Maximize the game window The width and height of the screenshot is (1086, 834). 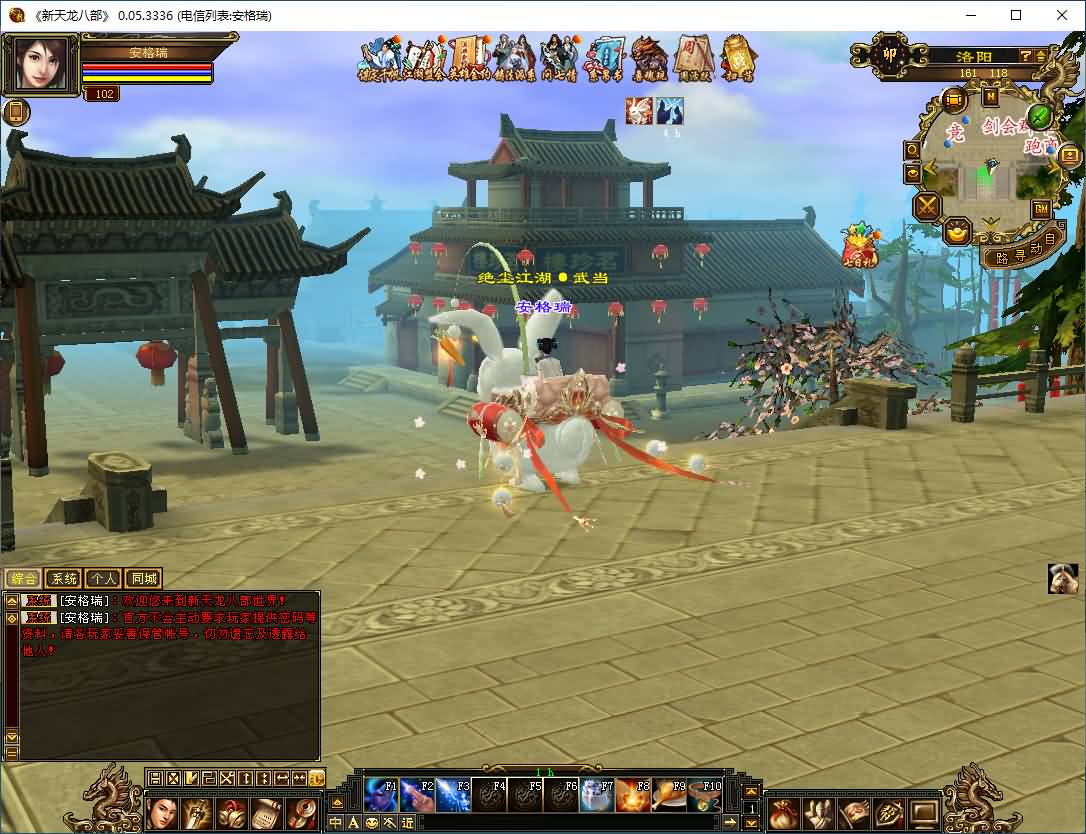click(x=1016, y=15)
